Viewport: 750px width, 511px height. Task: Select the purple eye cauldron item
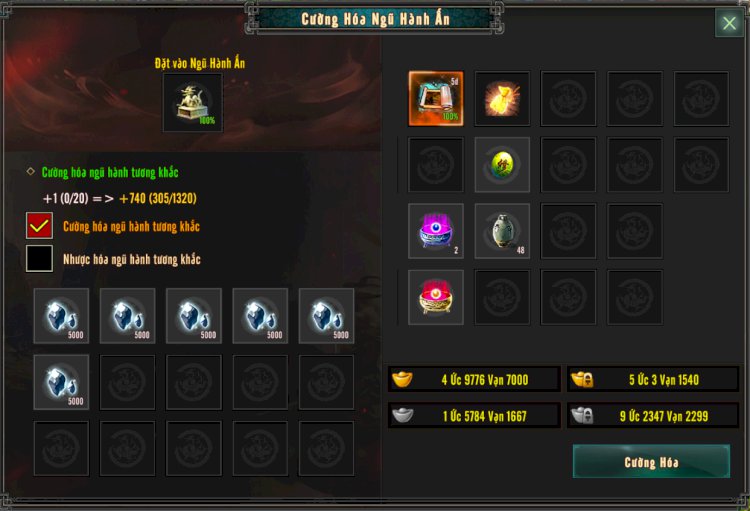[x=436, y=231]
